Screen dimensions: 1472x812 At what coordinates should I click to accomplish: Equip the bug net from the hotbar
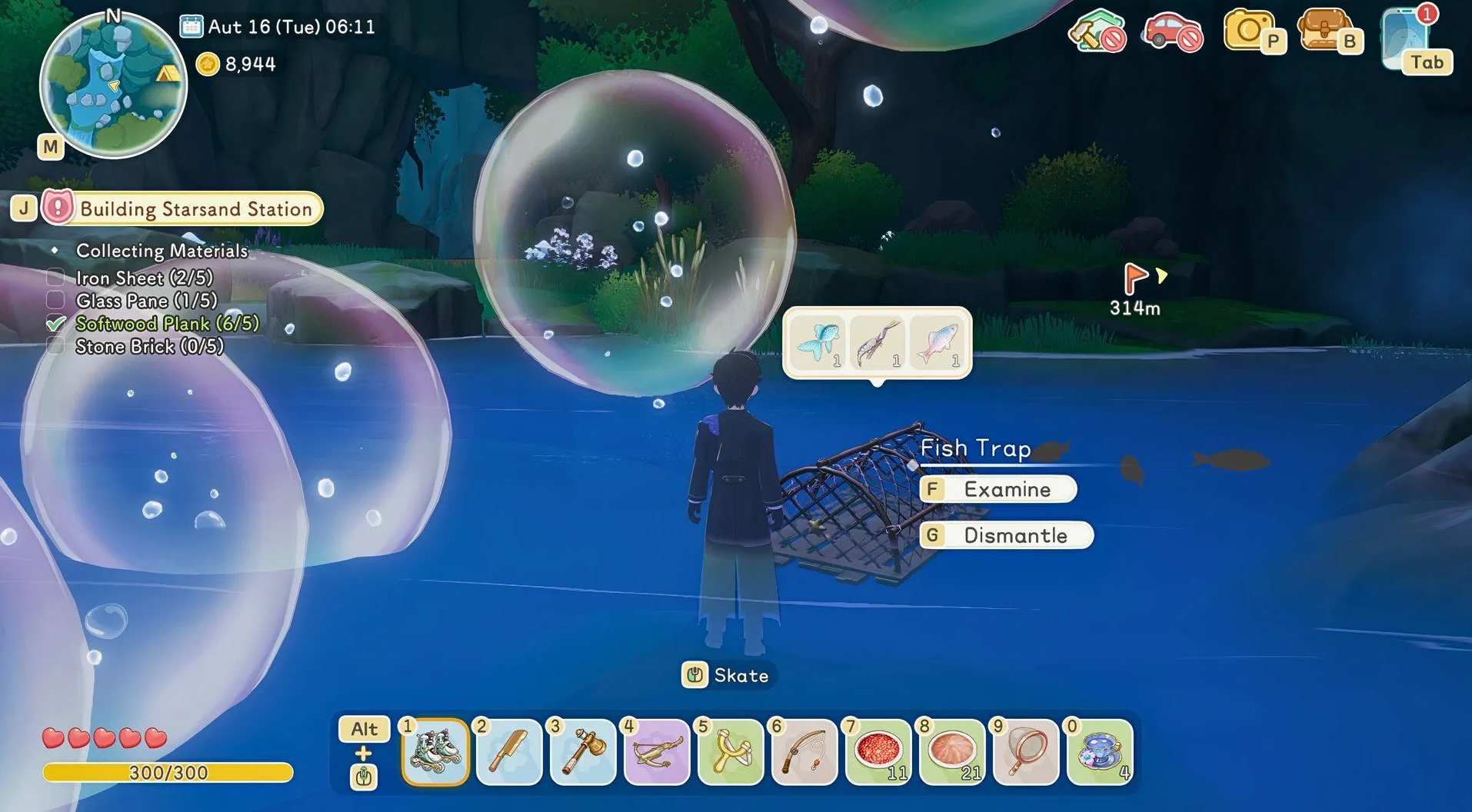click(1025, 752)
